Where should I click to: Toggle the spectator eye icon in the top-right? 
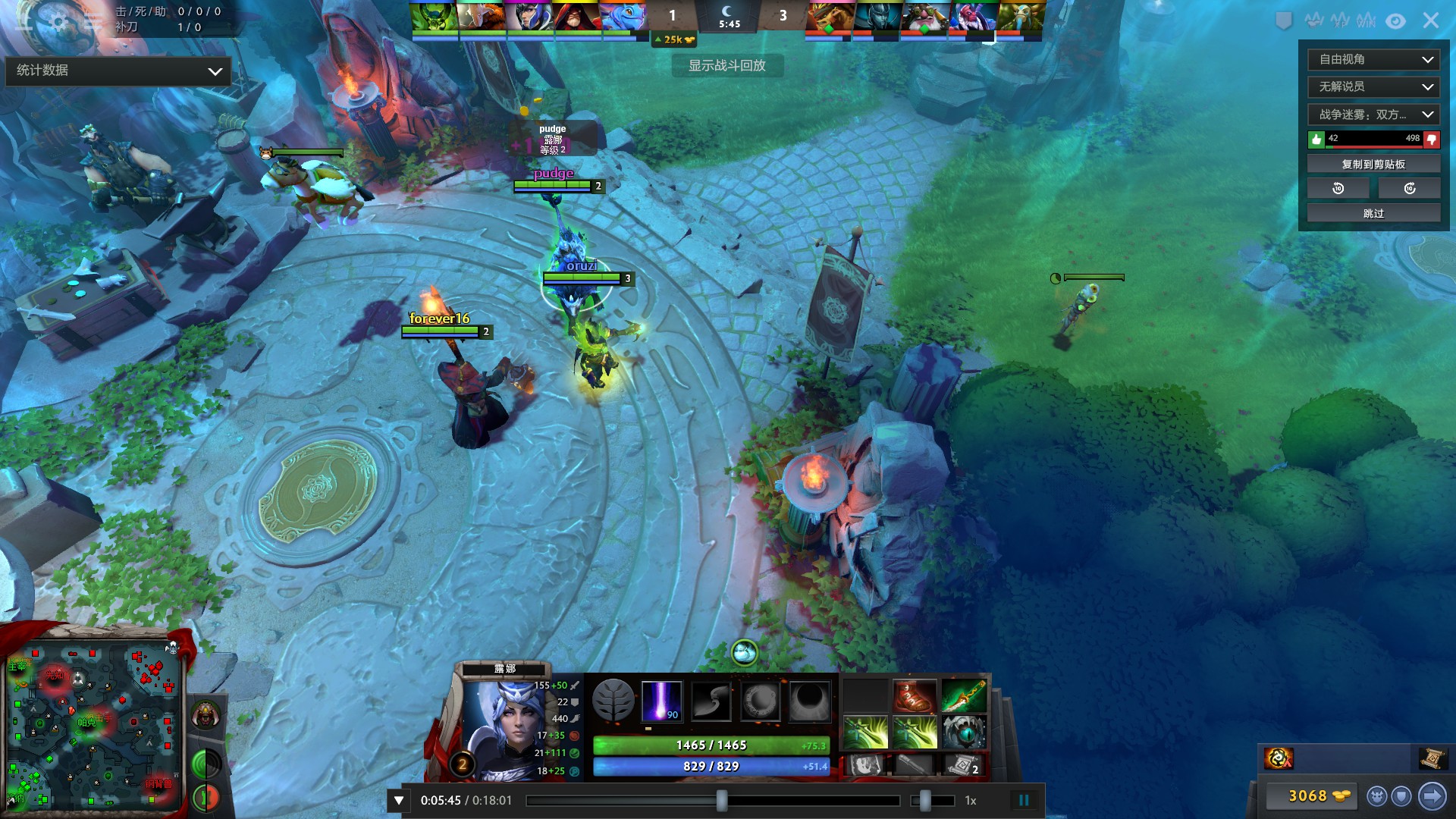[x=1395, y=21]
